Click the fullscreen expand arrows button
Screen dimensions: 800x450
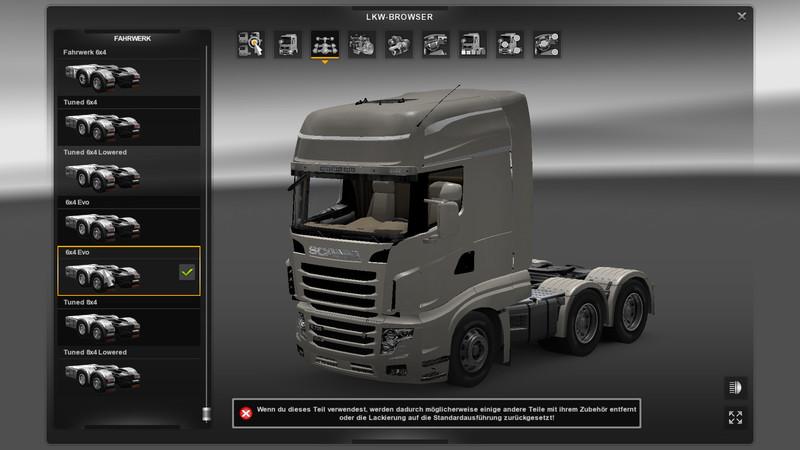point(735,418)
